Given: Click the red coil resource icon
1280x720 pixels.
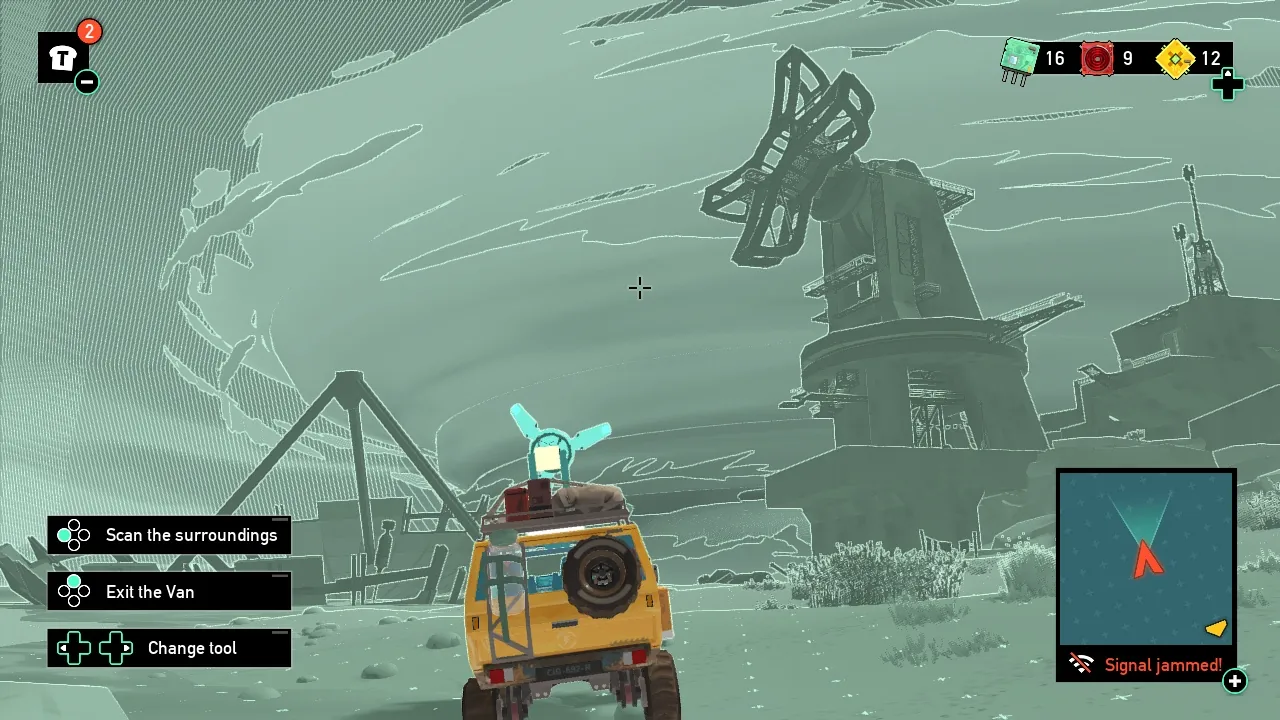Looking at the screenshot, I should [1097, 58].
